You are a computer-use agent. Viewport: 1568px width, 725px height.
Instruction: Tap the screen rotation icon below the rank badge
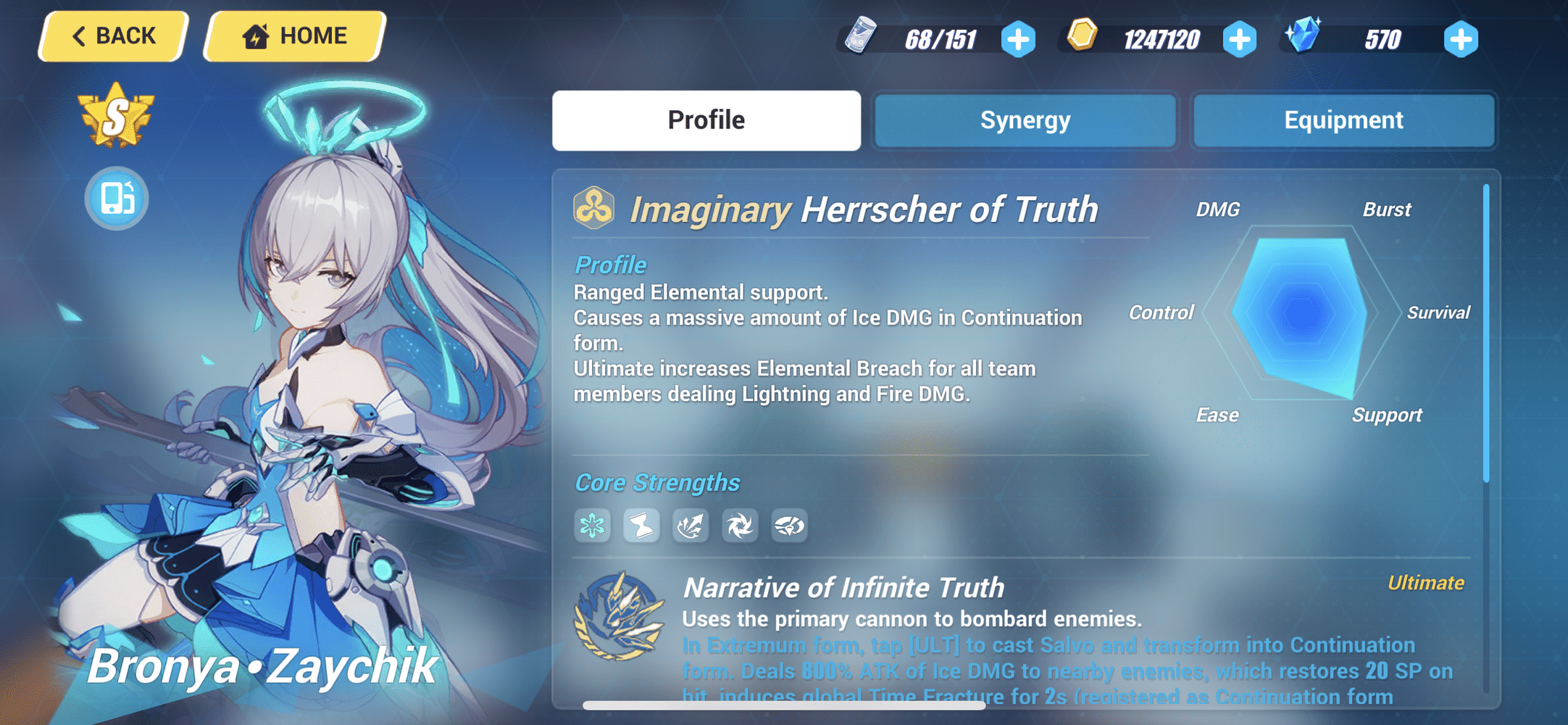(x=116, y=199)
